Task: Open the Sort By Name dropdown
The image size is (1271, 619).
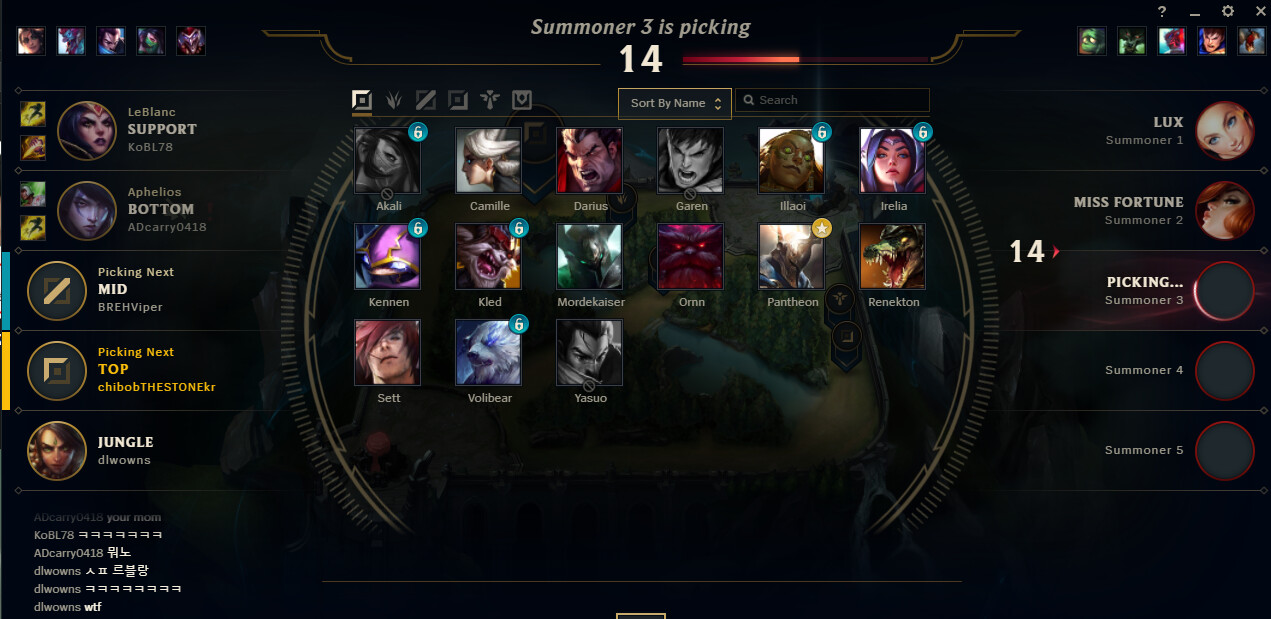Action: point(674,103)
